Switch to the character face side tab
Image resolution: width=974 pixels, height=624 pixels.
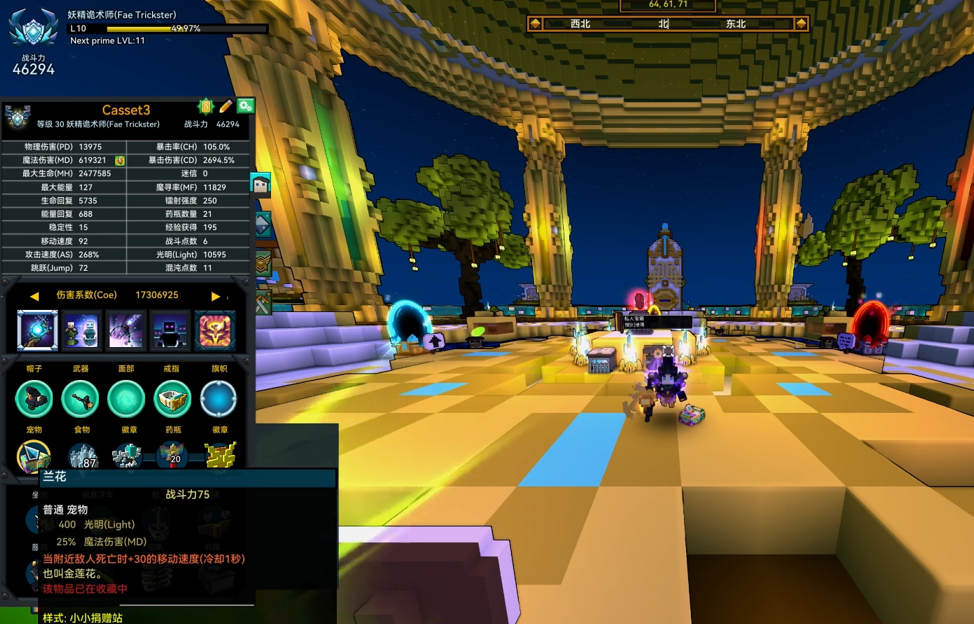(261, 184)
